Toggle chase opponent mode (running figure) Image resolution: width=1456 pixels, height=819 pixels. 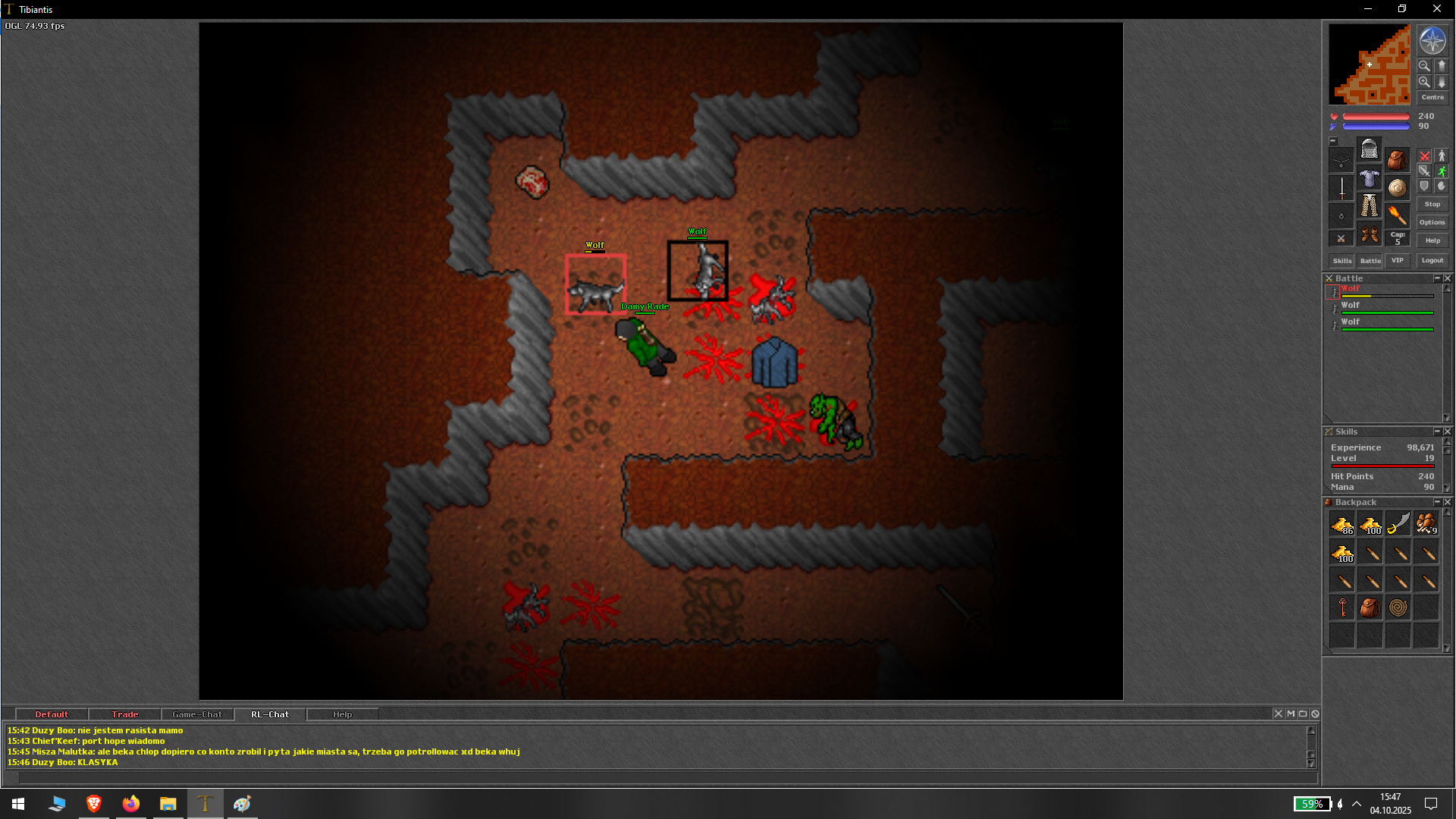[x=1441, y=171]
